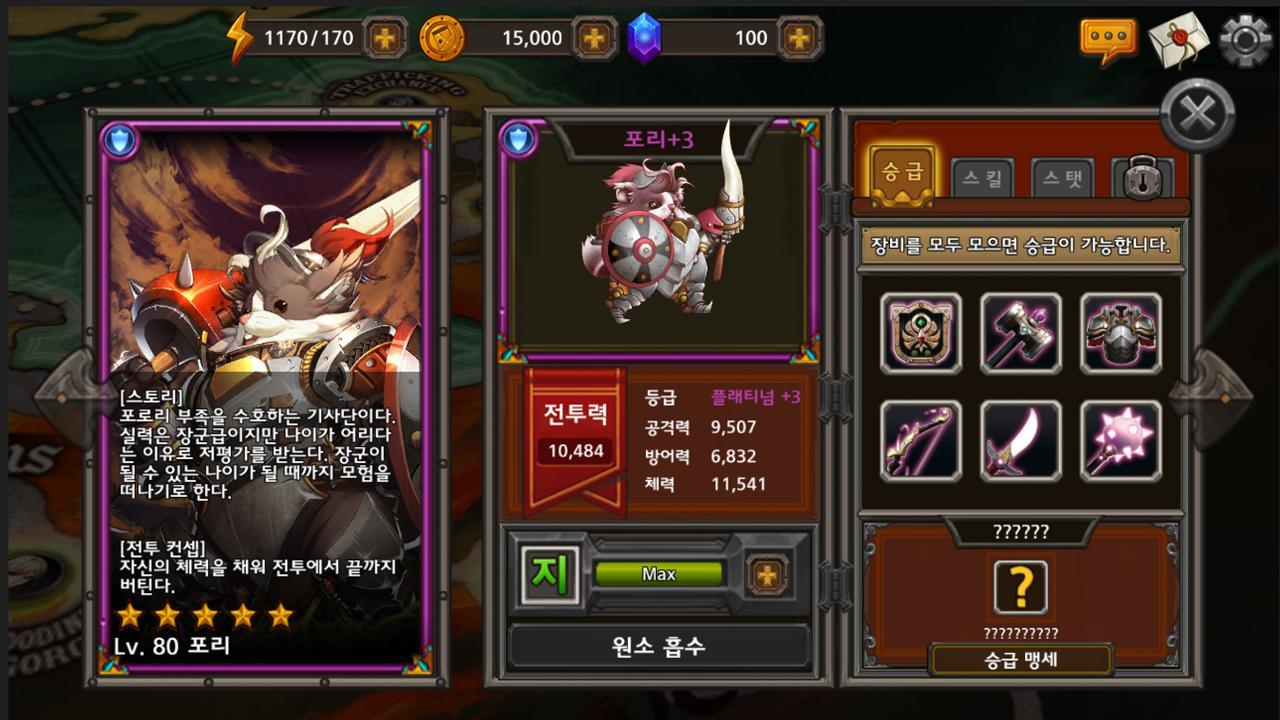The width and height of the screenshot is (1280, 720).
Task: Select the spiked mace equipment slot
Action: coord(1121,441)
